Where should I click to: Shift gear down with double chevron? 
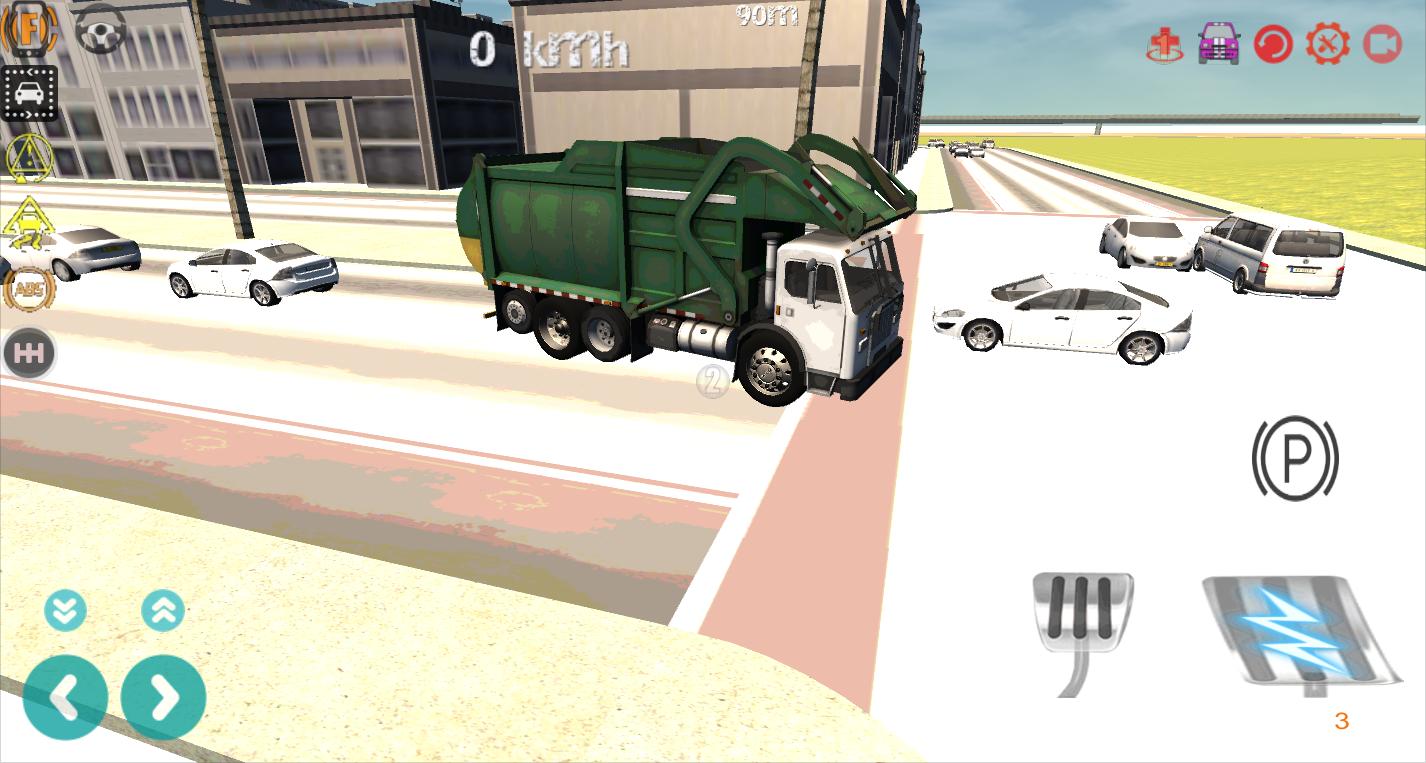66,609
